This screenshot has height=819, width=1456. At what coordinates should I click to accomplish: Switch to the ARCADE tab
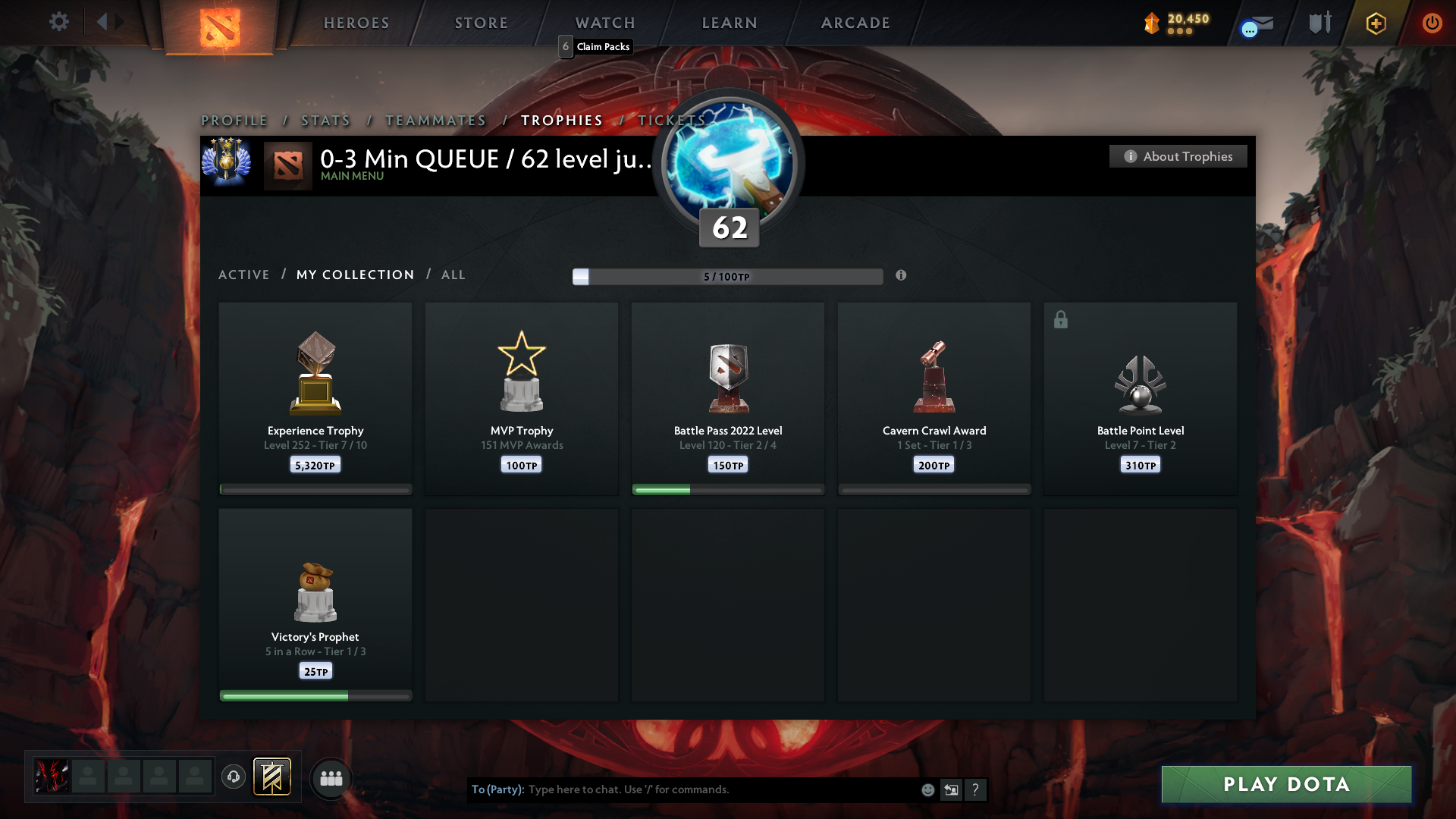click(x=855, y=23)
